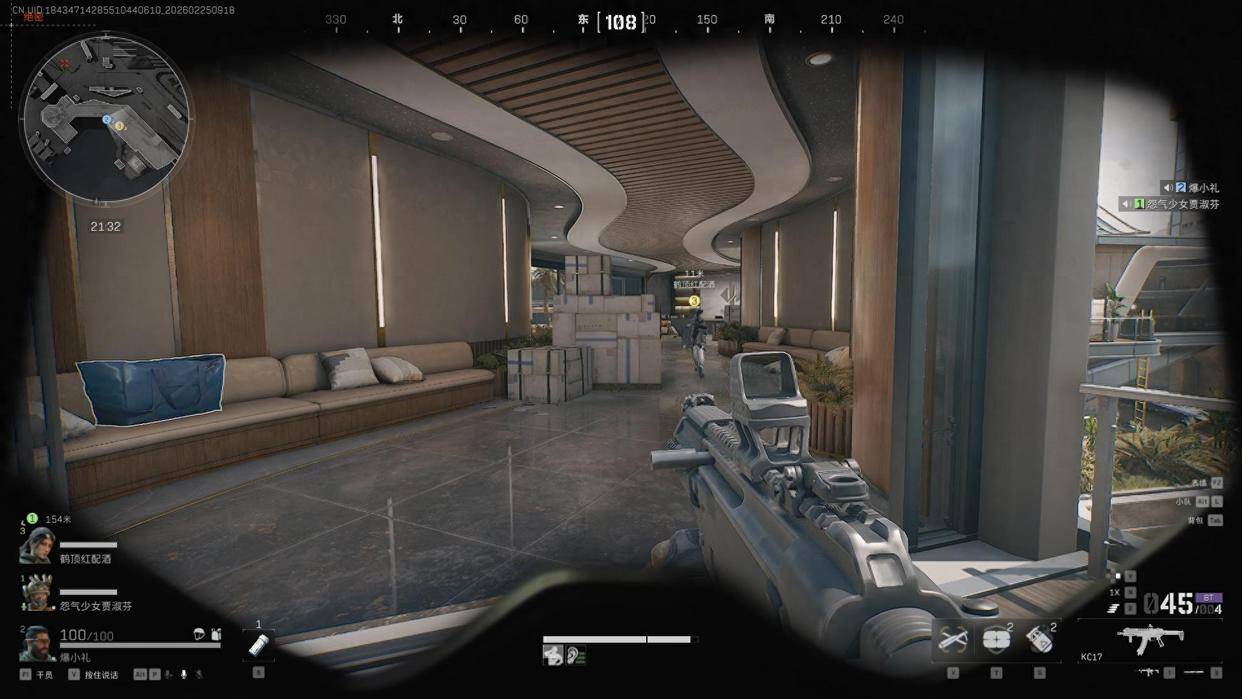Viewport: 1242px width, 699px height.
Task: Click the 1X scope zoom indicator
Action: point(1115,592)
